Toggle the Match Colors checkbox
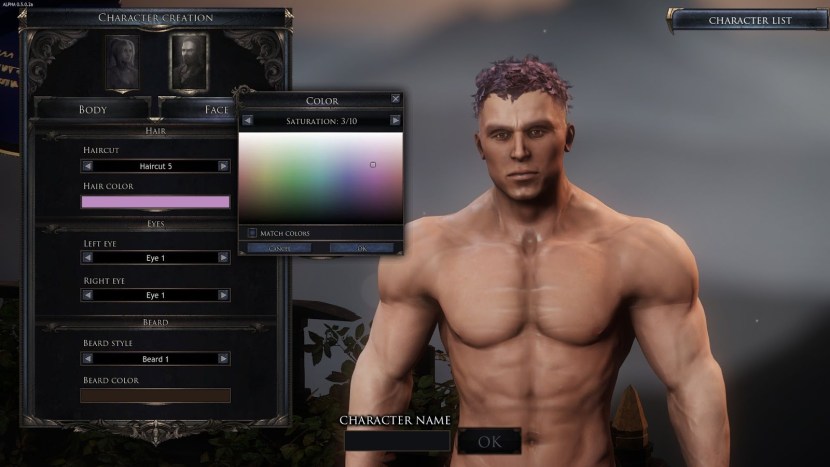 (x=252, y=233)
